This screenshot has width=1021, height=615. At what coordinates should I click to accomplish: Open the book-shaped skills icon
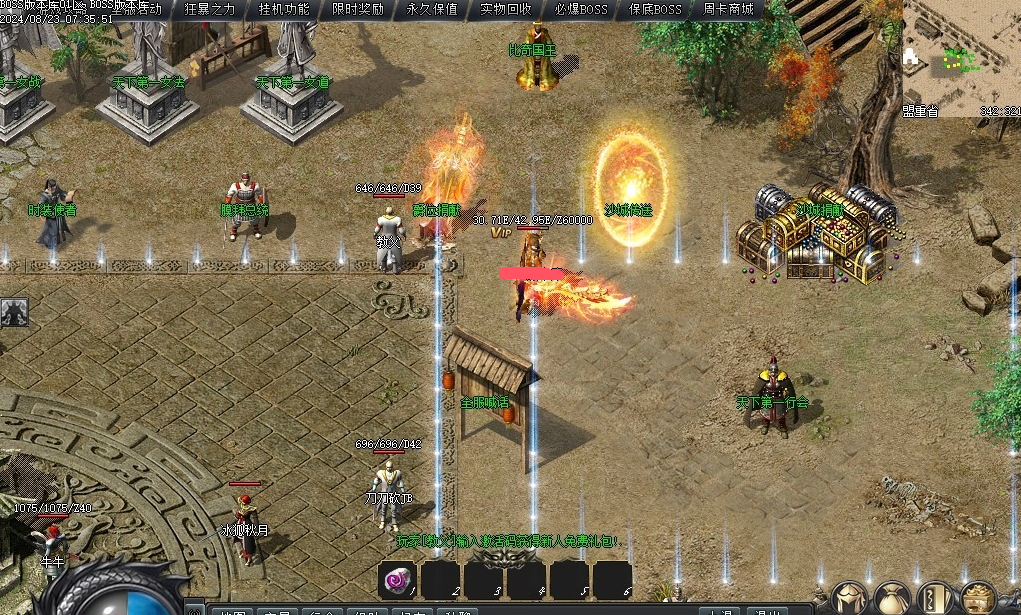[x=935, y=600]
